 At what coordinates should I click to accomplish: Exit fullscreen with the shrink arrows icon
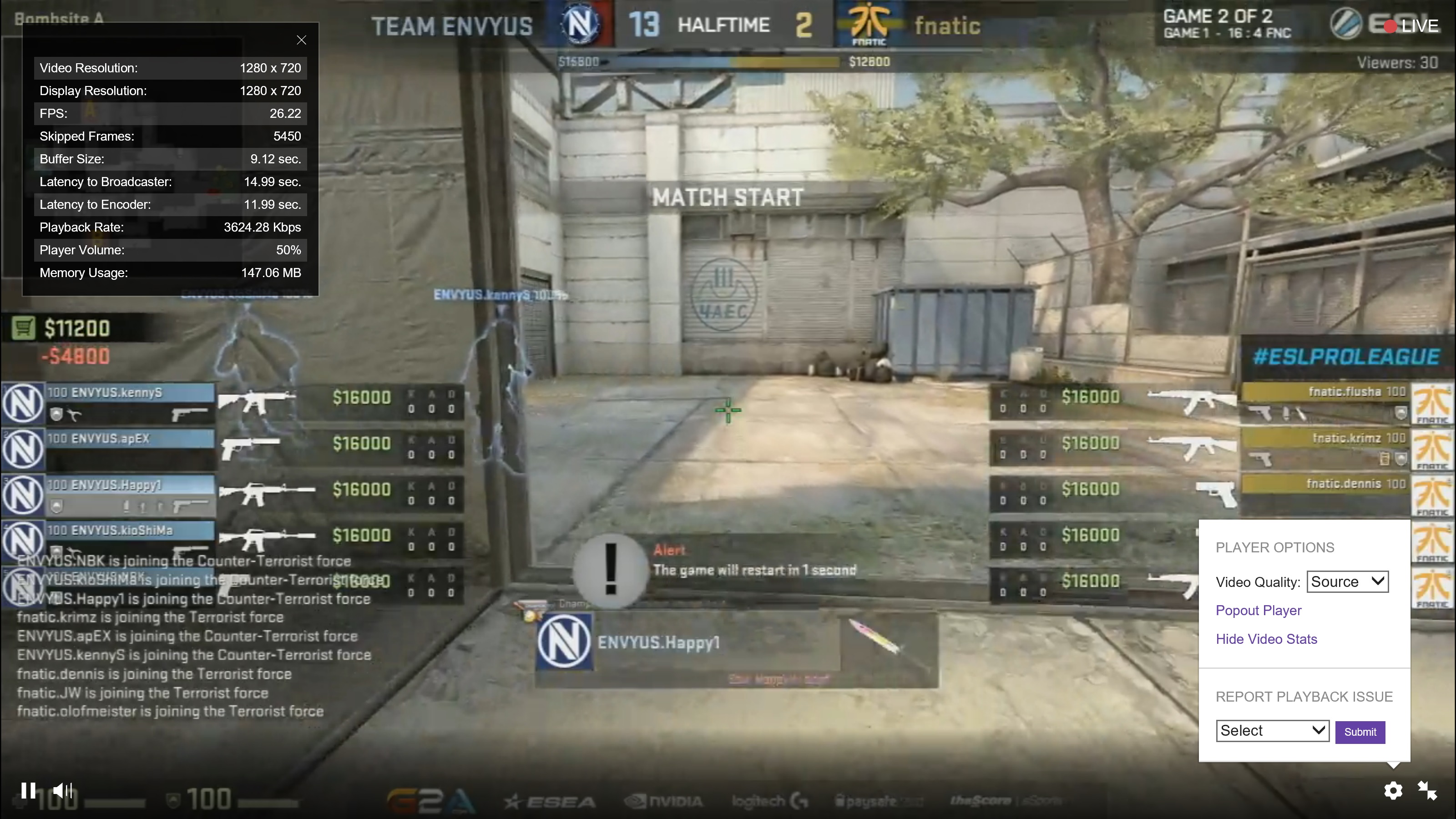click(x=1428, y=791)
